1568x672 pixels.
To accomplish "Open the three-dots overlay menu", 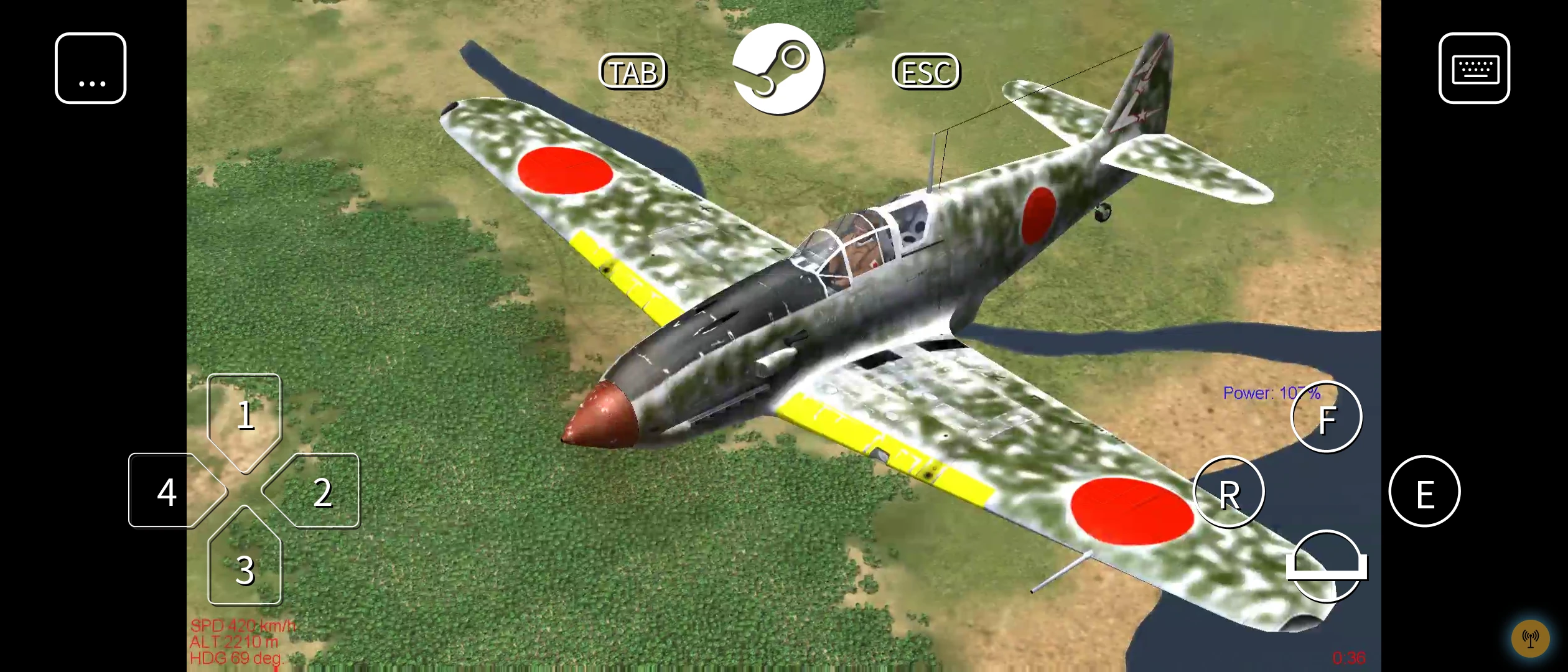I will (91, 68).
